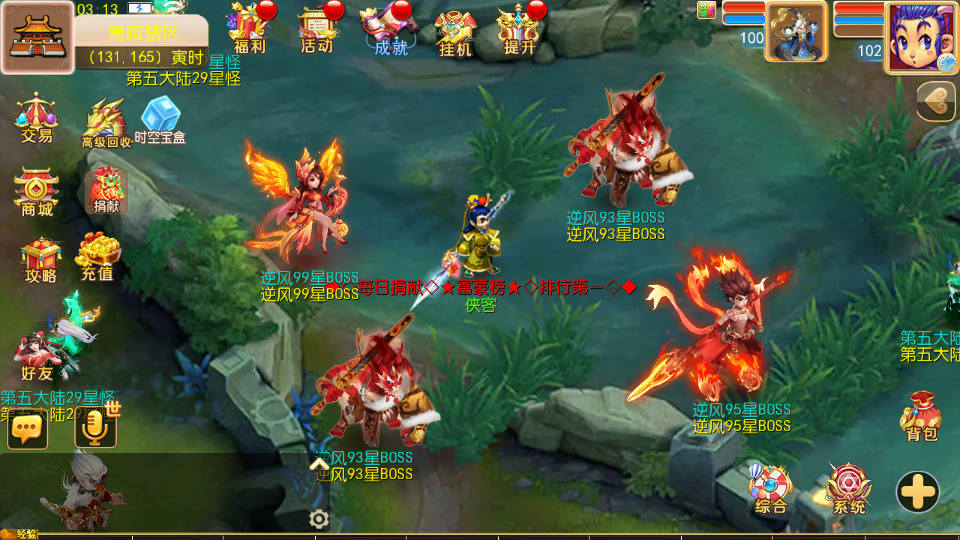Open the 提升 upgrade menu
960x540 pixels.
coord(519,28)
